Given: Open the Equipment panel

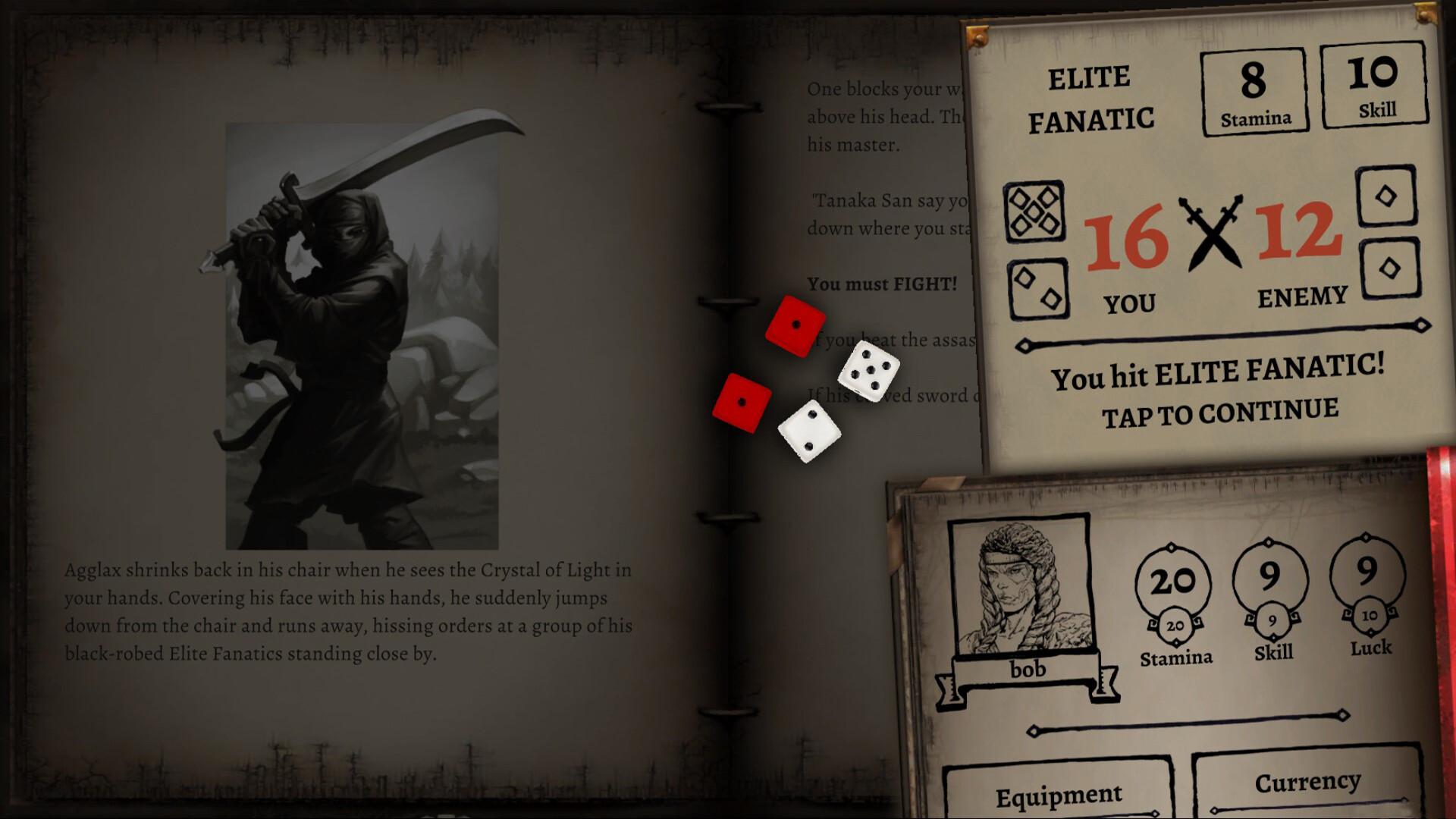Looking at the screenshot, I should pos(1058,795).
